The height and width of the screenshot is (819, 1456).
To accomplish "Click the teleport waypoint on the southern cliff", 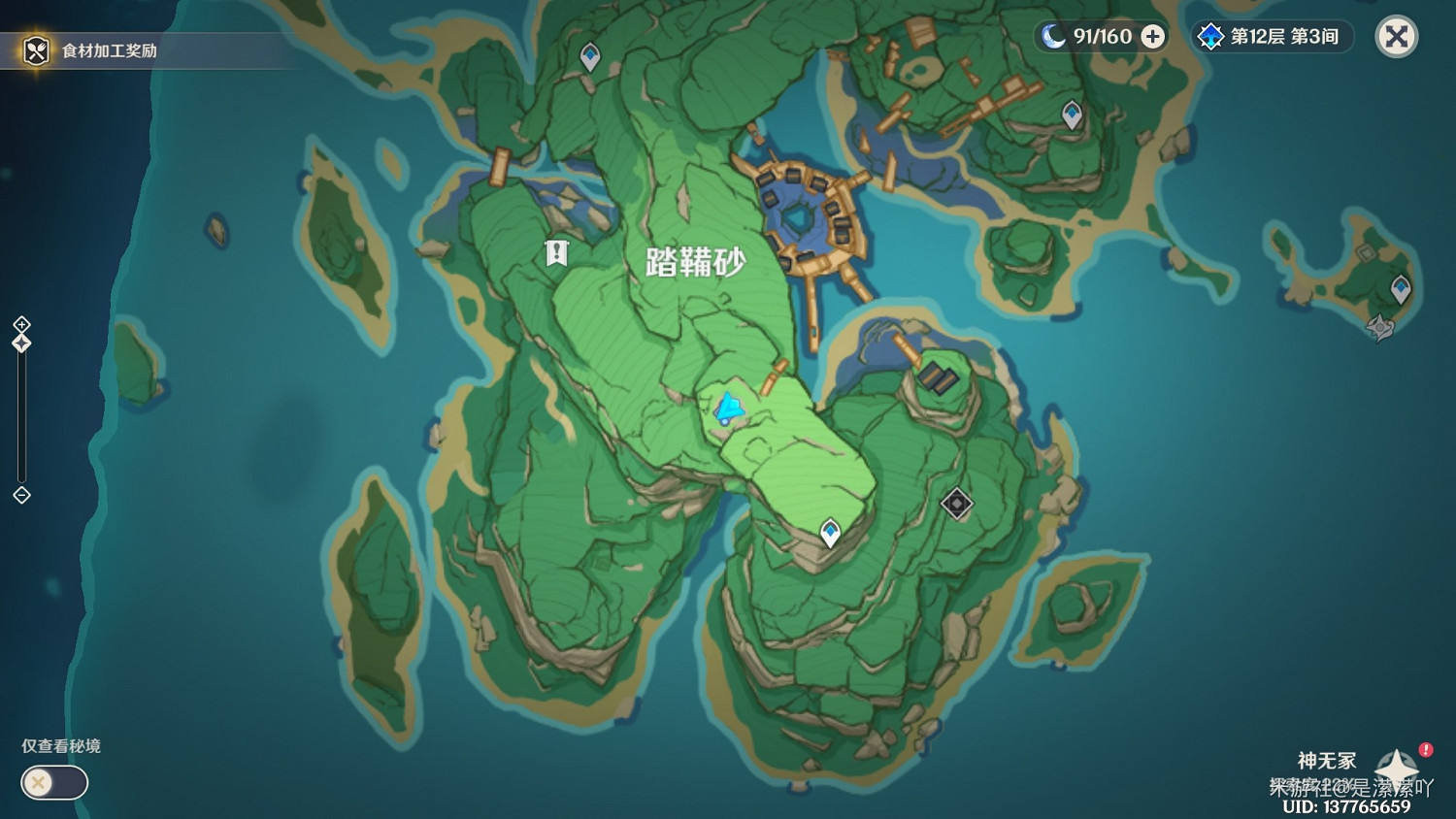I will [832, 530].
